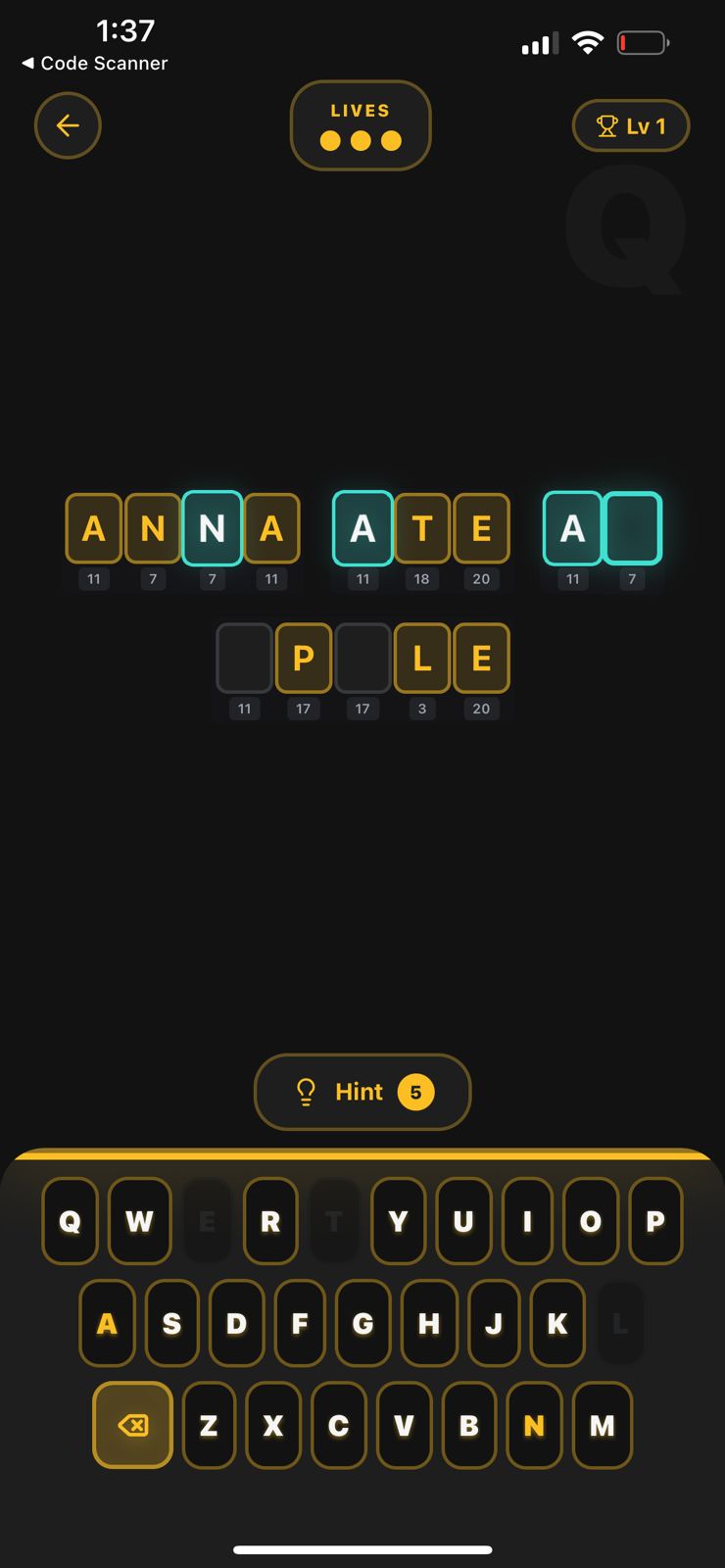Use the Hint button

[x=362, y=1092]
